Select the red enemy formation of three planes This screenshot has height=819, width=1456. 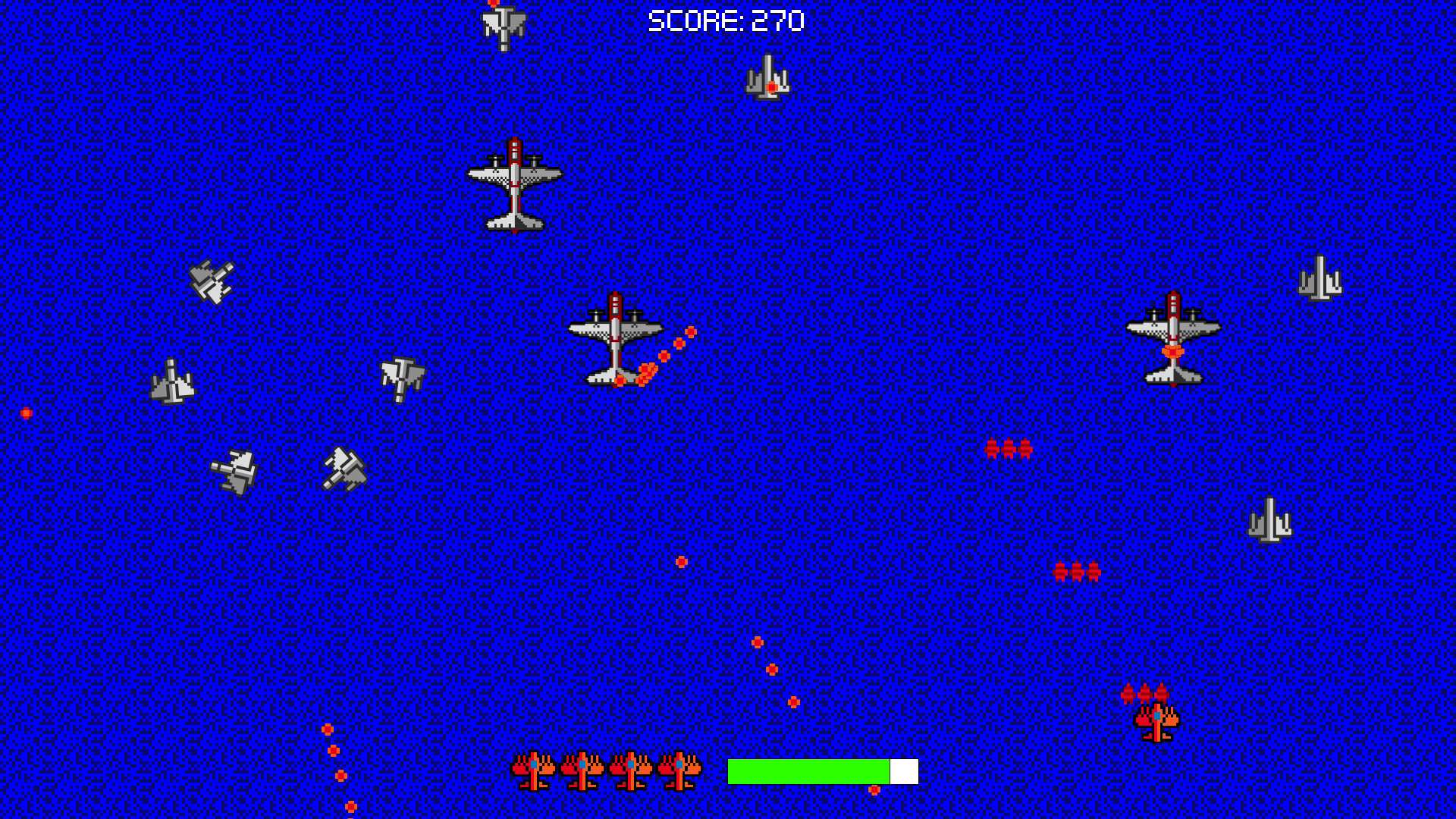pos(1009,450)
